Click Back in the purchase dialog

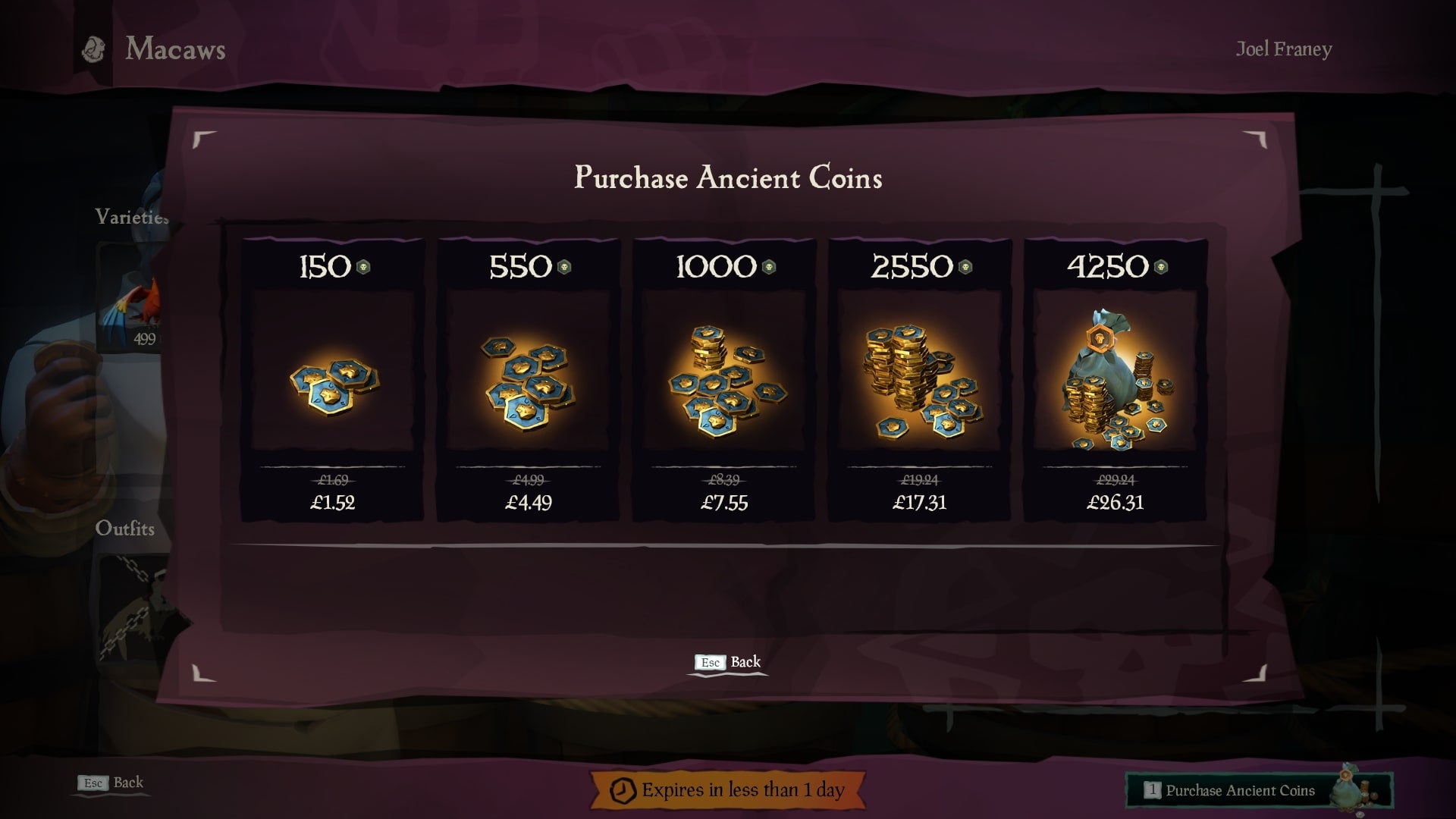point(728,662)
